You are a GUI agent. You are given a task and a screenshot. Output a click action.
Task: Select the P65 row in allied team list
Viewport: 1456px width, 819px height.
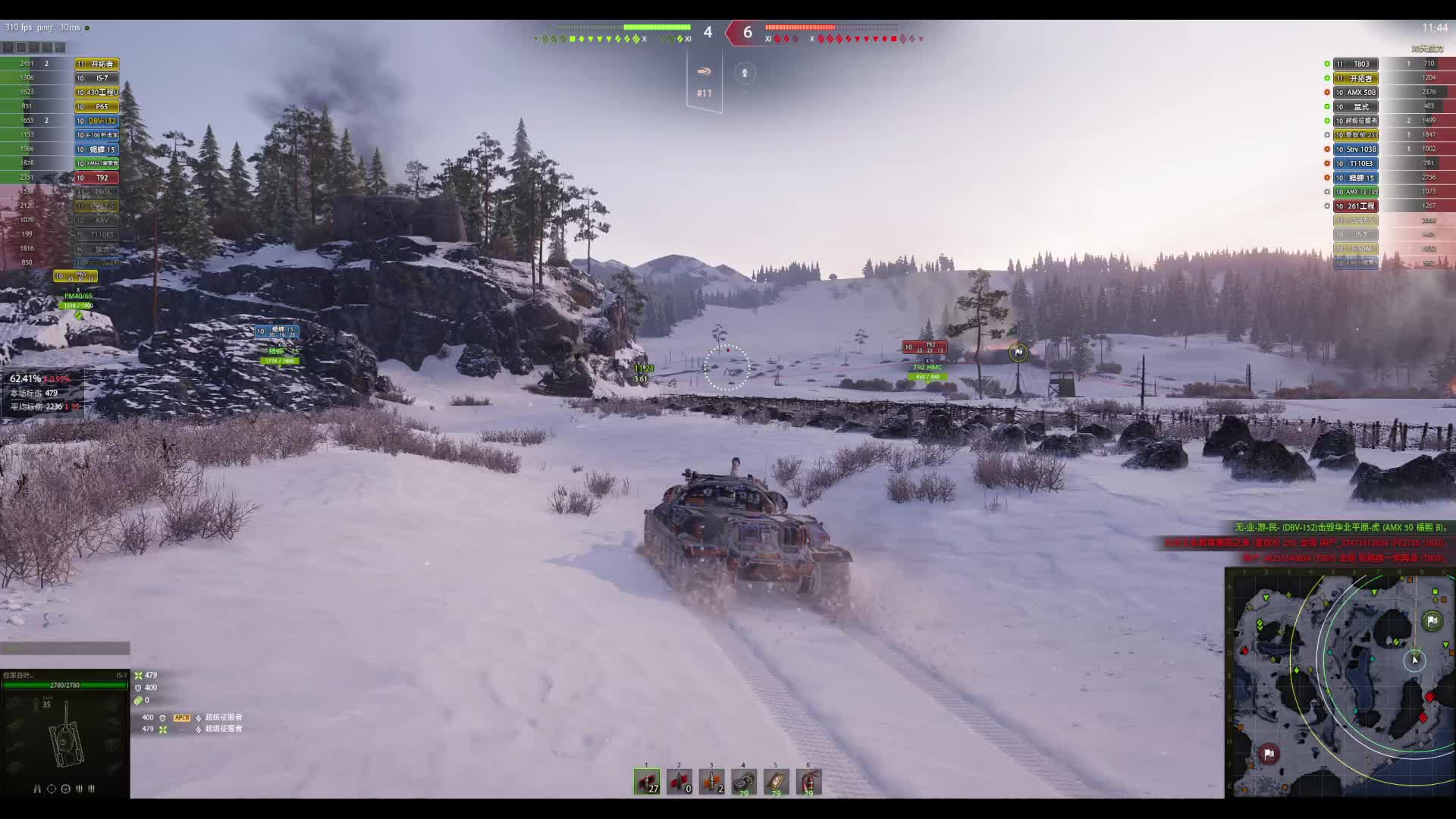[x=96, y=106]
